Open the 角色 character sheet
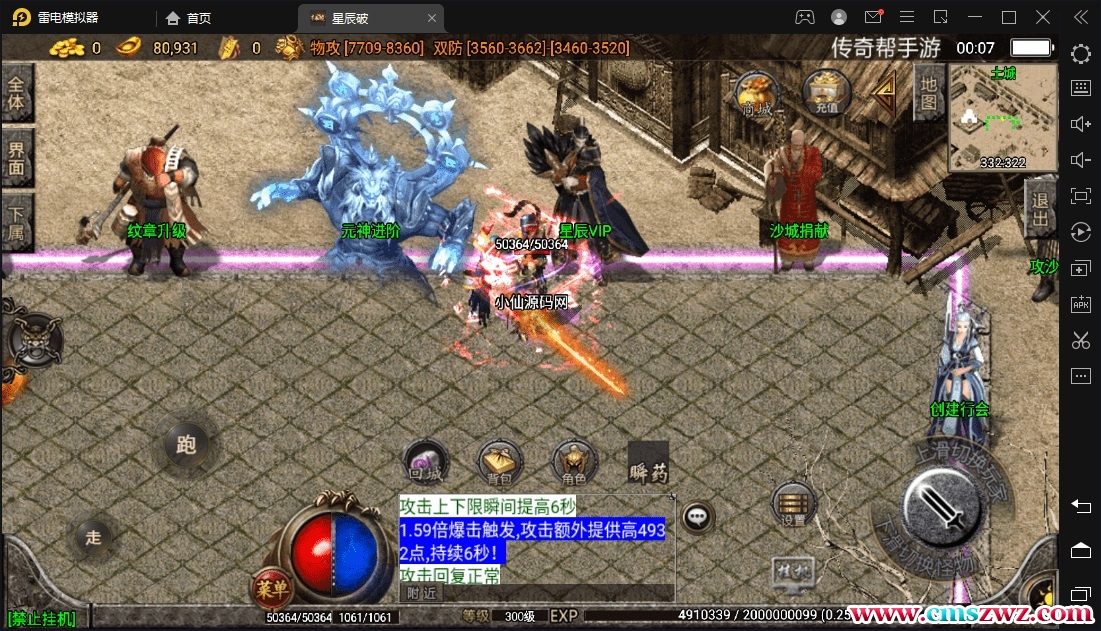The height and width of the screenshot is (631, 1101). point(574,463)
